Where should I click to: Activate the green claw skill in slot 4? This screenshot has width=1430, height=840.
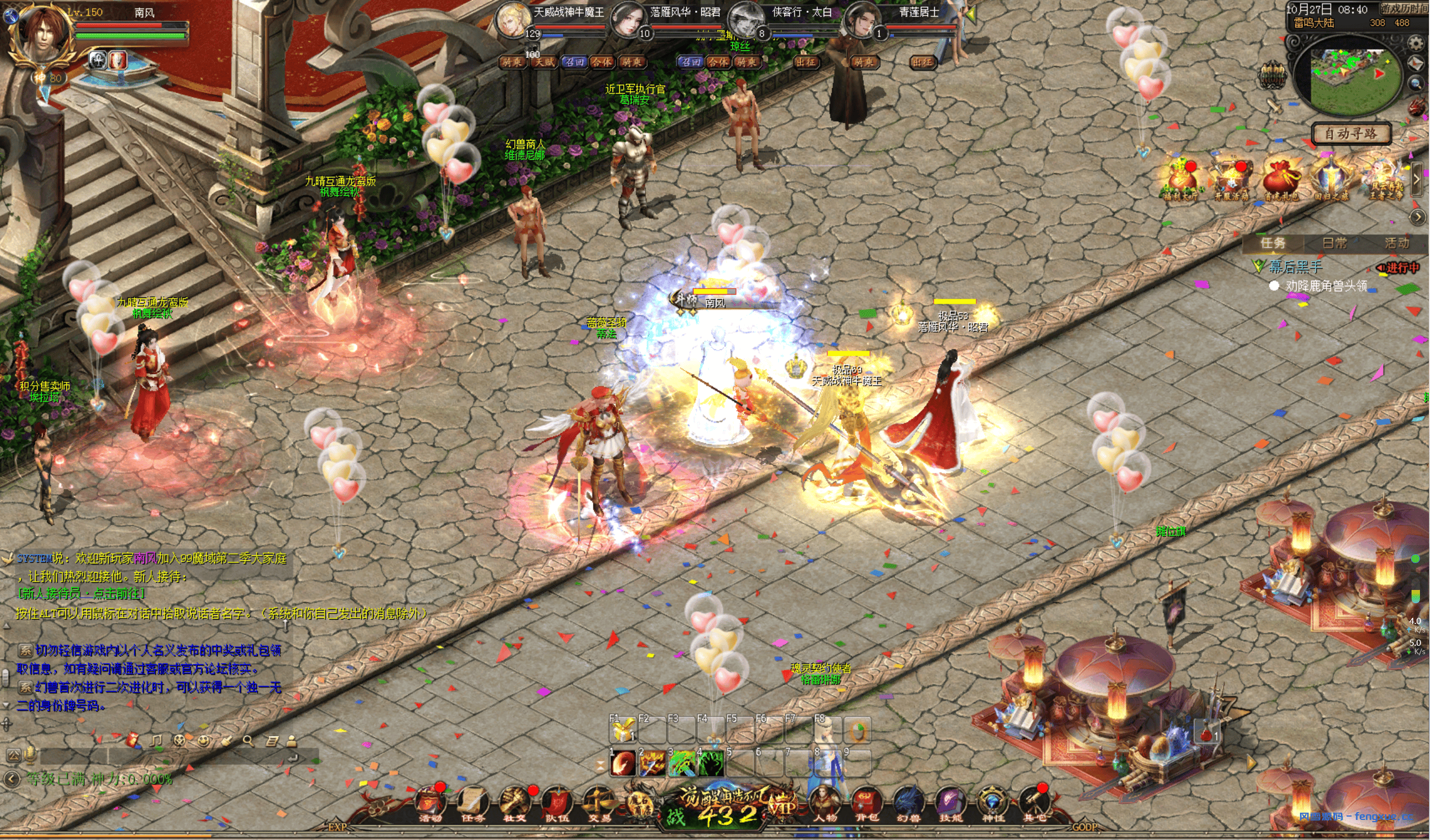click(x=711, y=764)
